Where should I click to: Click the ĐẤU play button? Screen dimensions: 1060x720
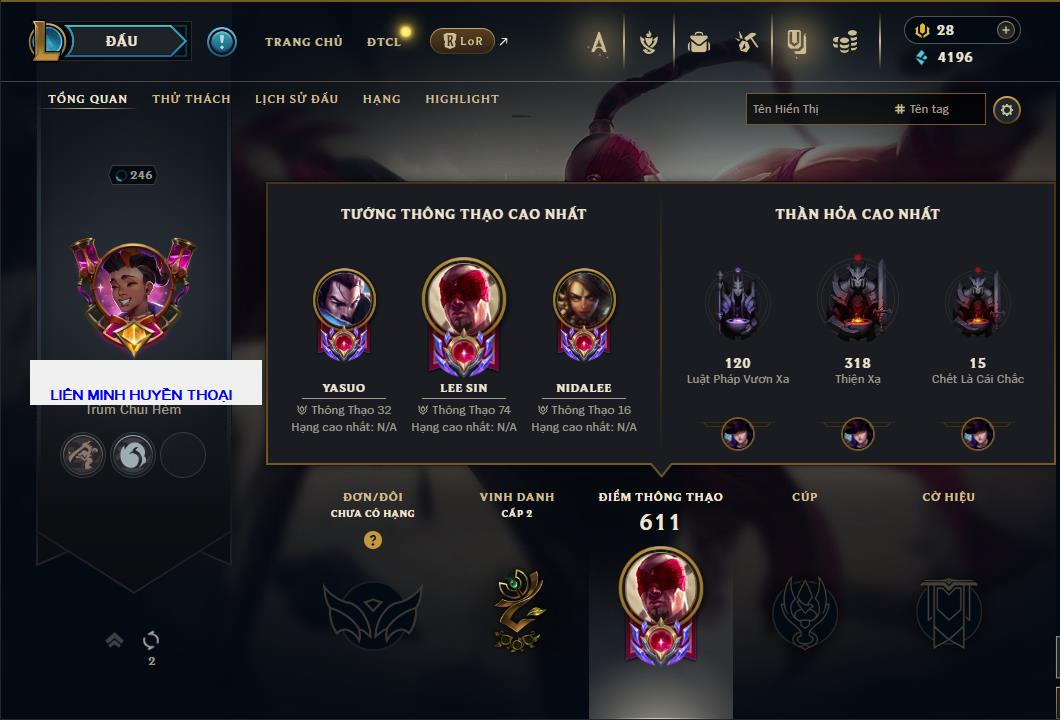coord(122,41)
